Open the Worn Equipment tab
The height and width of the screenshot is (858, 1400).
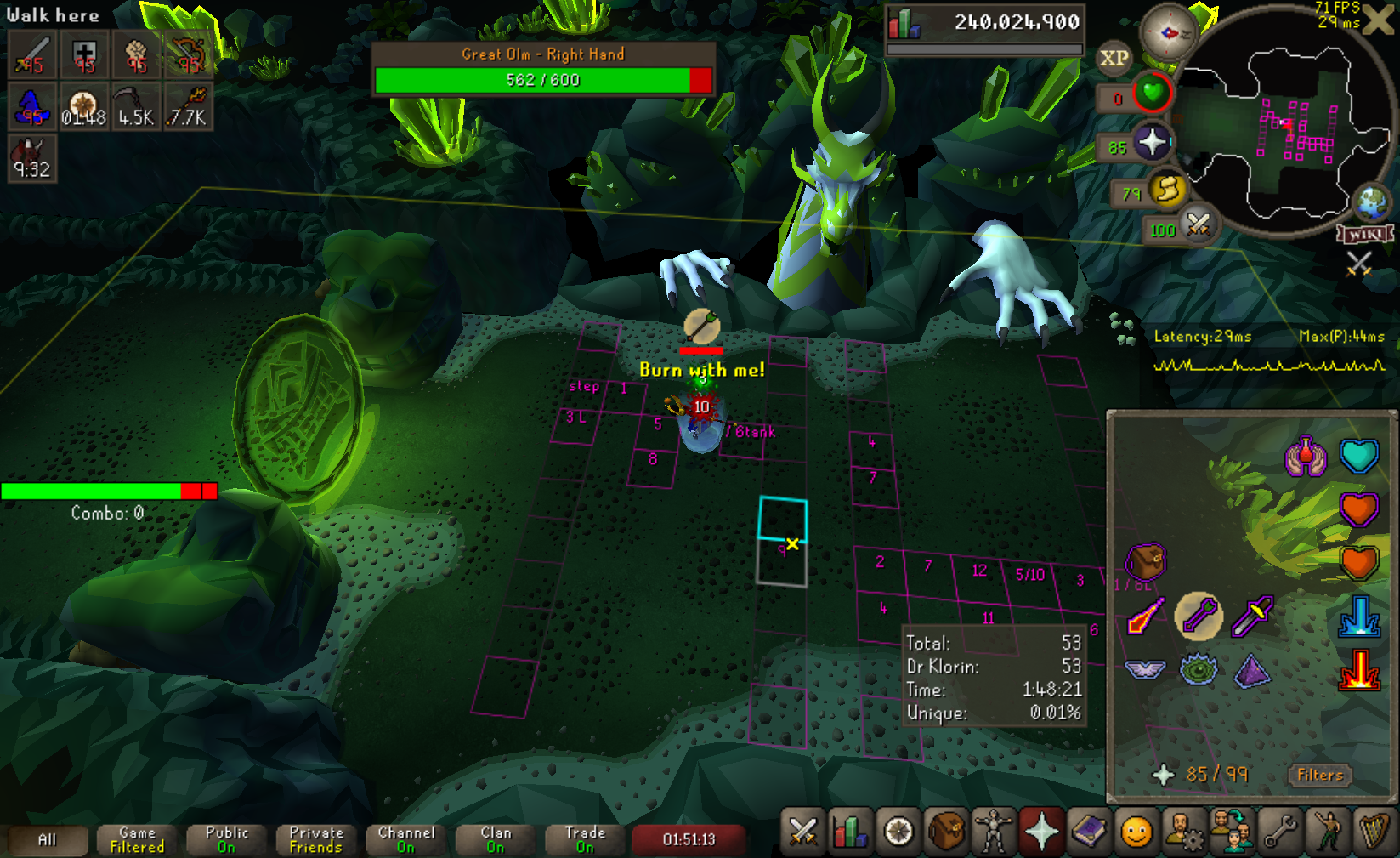click(993, 832)
